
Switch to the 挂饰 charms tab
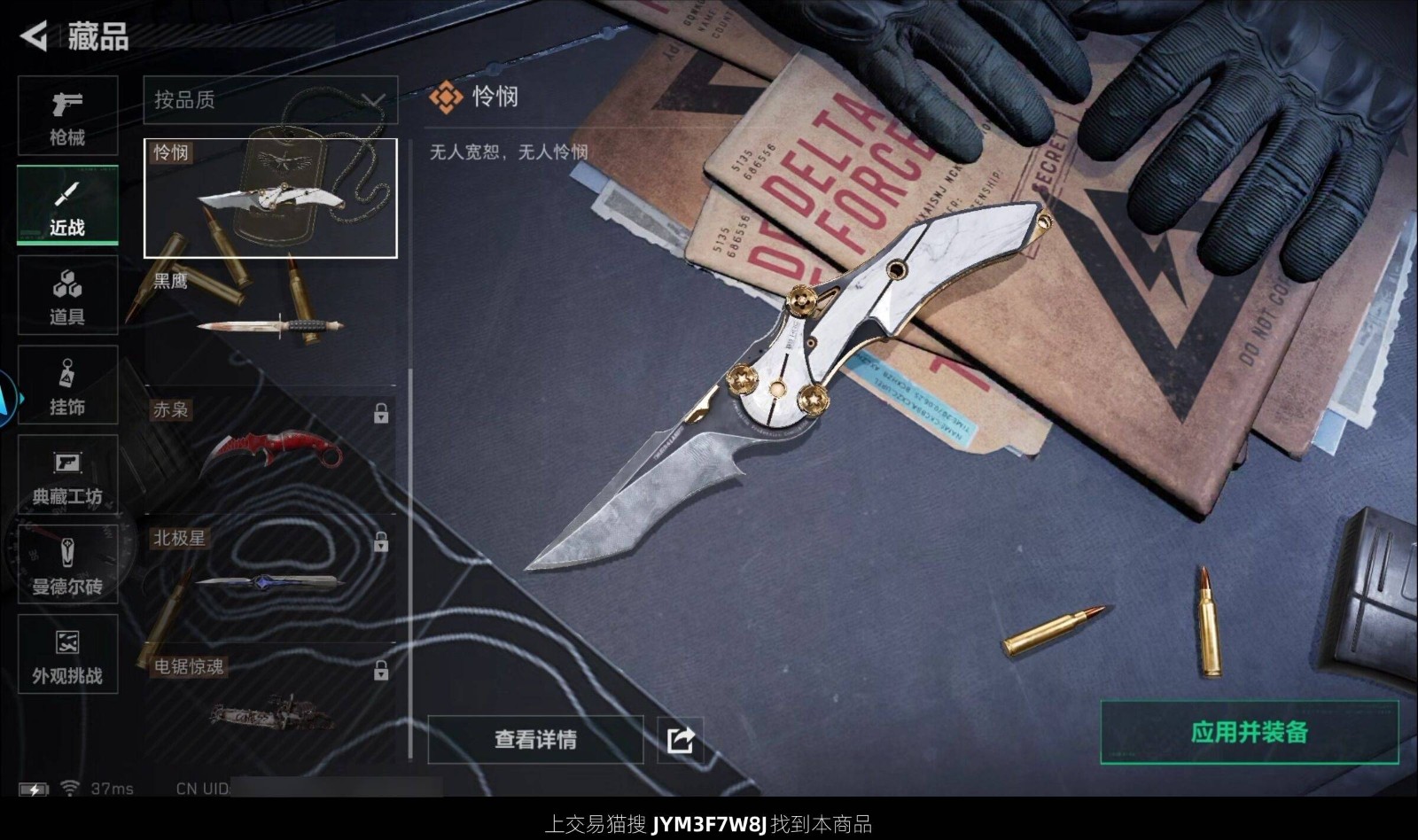[x=67, y=386]
